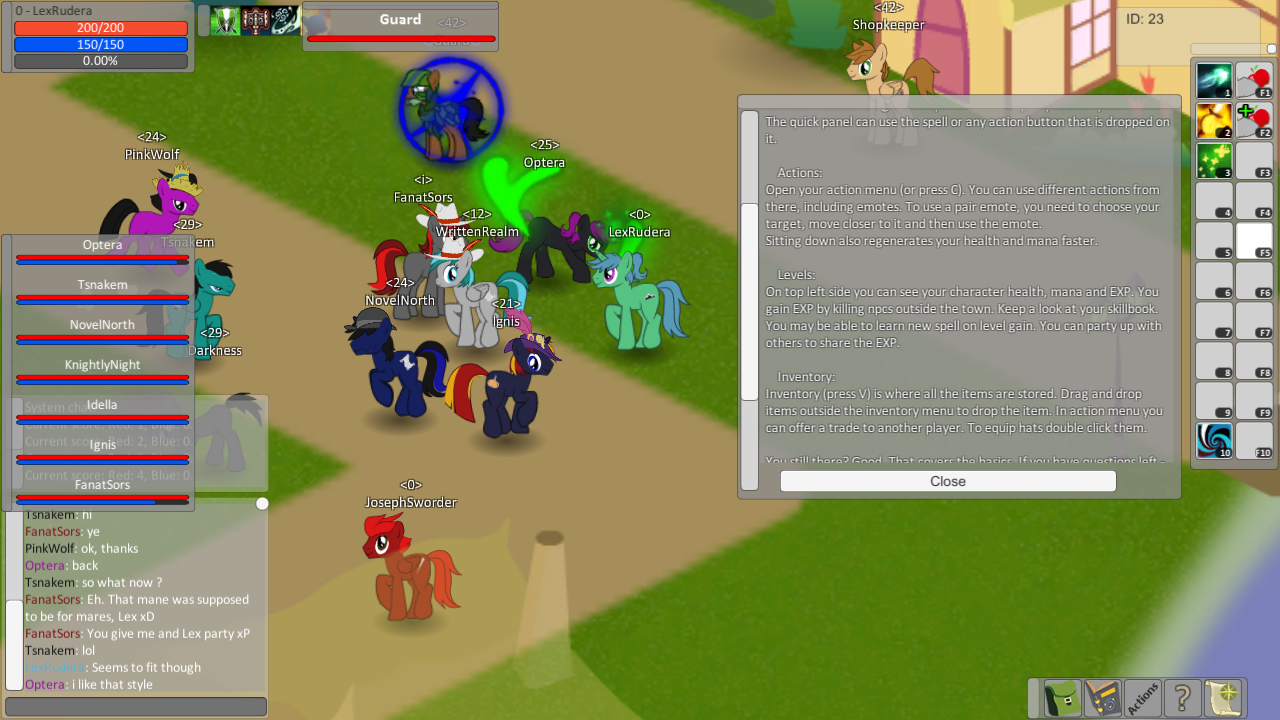
Task: Open the quest scroll
Action: point(1222,698)
